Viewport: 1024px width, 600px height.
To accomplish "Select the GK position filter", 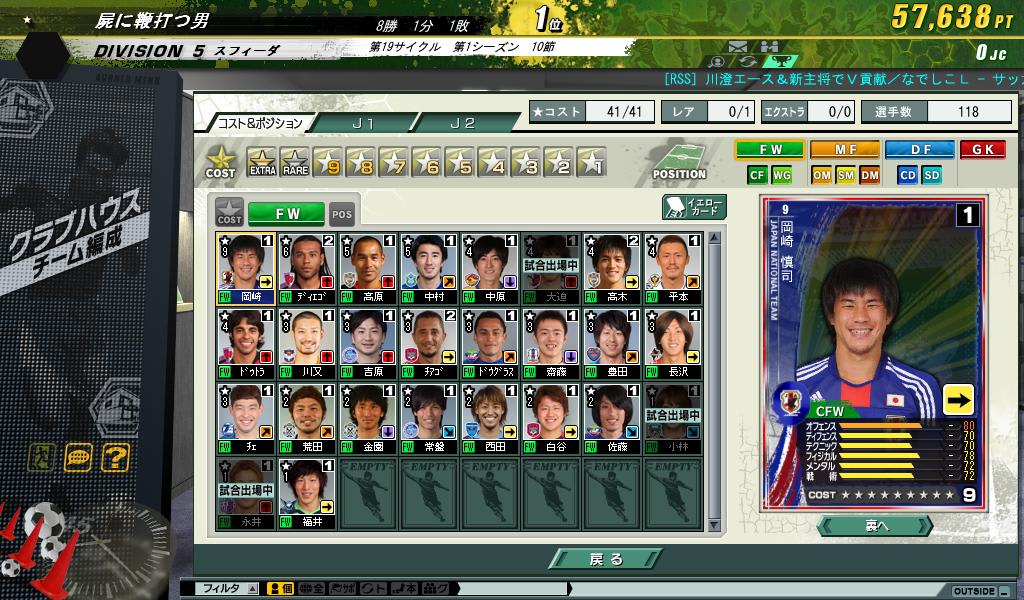I will point(982,150).
